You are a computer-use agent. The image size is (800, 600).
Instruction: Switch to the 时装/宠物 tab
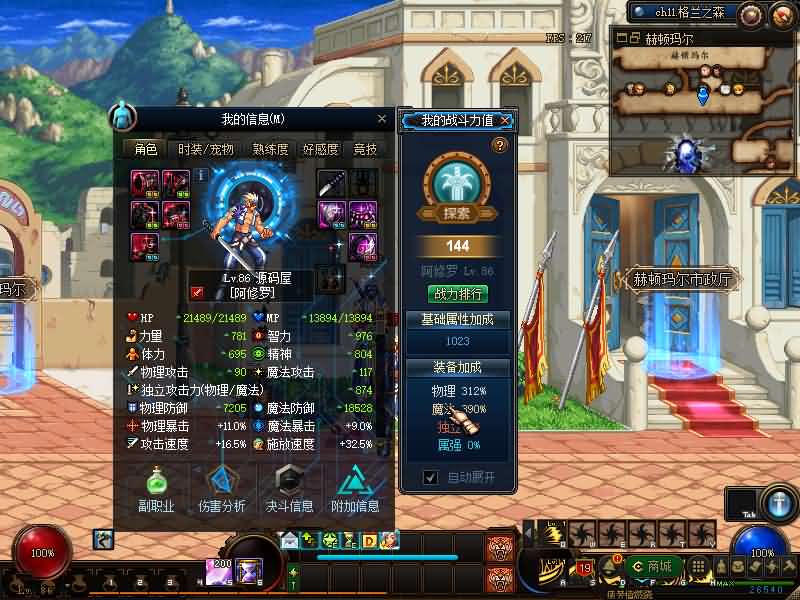tap(206, 150)
